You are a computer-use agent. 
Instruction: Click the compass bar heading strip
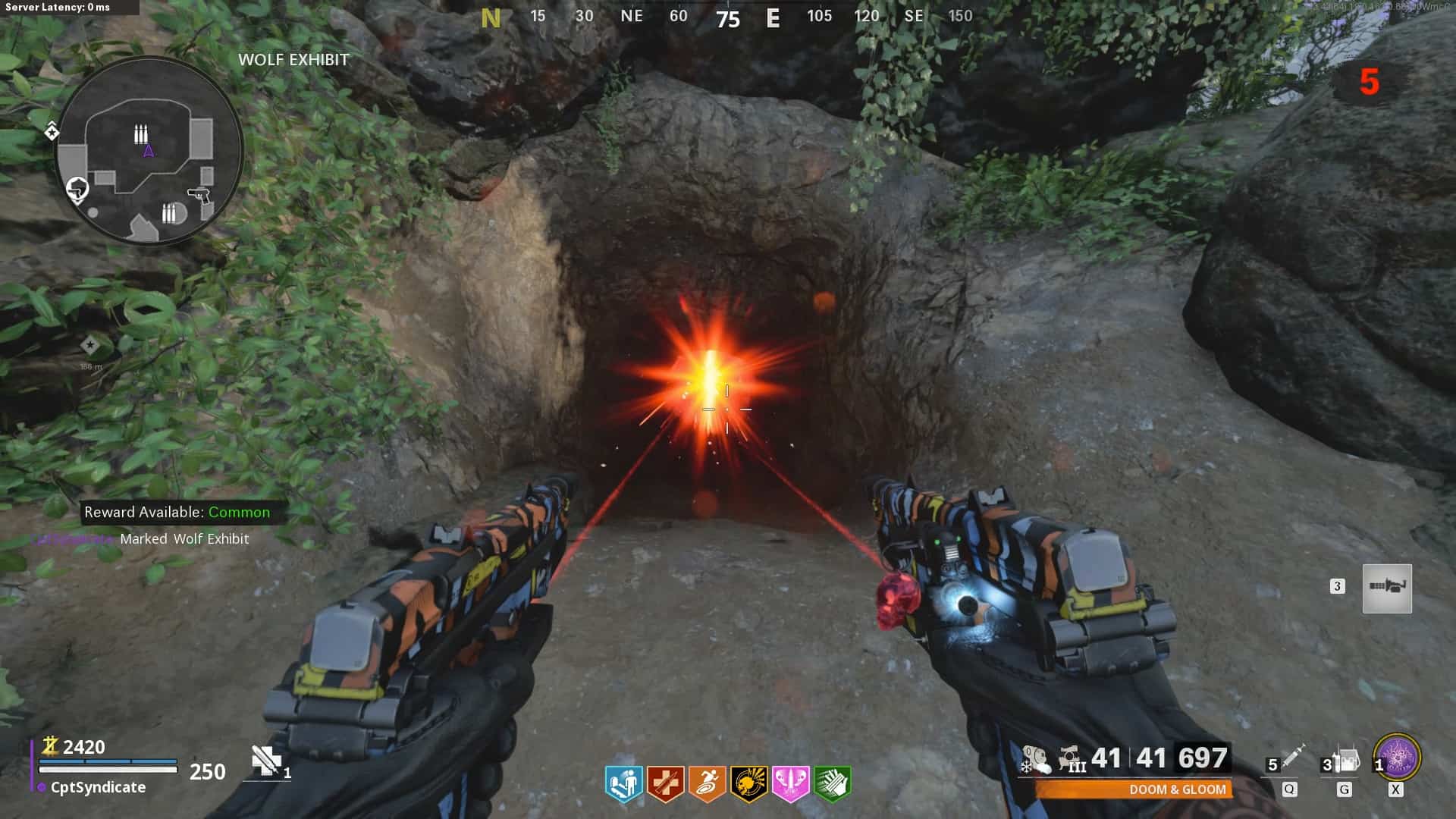(x=726, y=17)
